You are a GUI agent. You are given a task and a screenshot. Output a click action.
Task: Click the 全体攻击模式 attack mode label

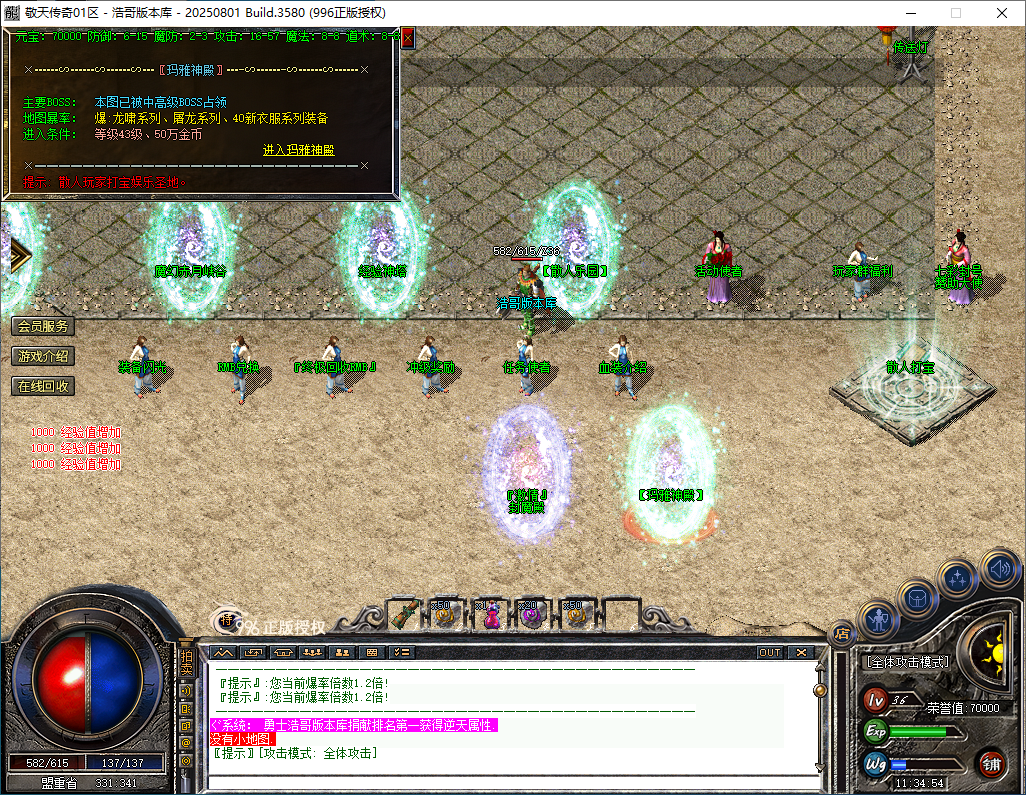point(906,662)
